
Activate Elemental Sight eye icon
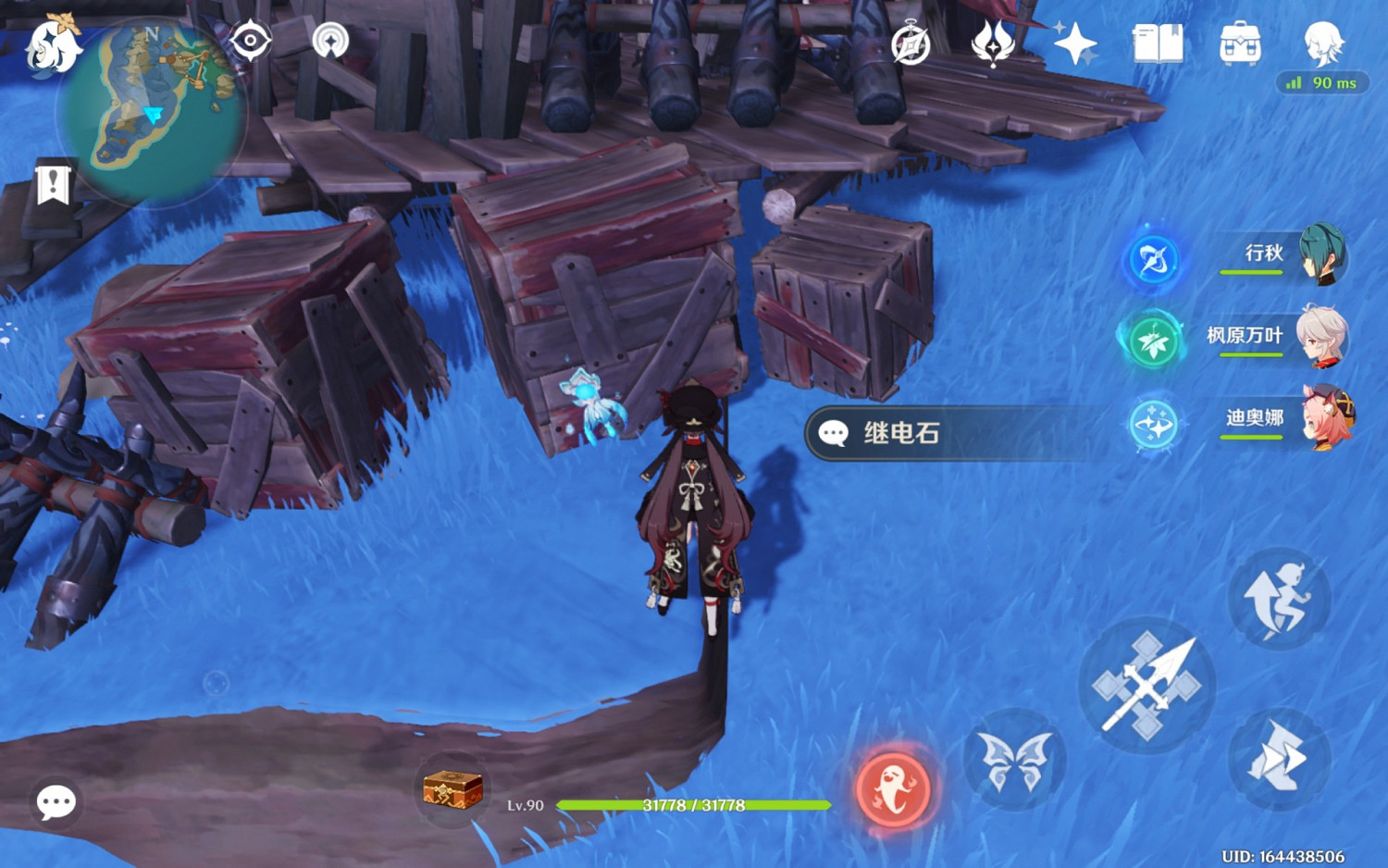click(252, 42)
